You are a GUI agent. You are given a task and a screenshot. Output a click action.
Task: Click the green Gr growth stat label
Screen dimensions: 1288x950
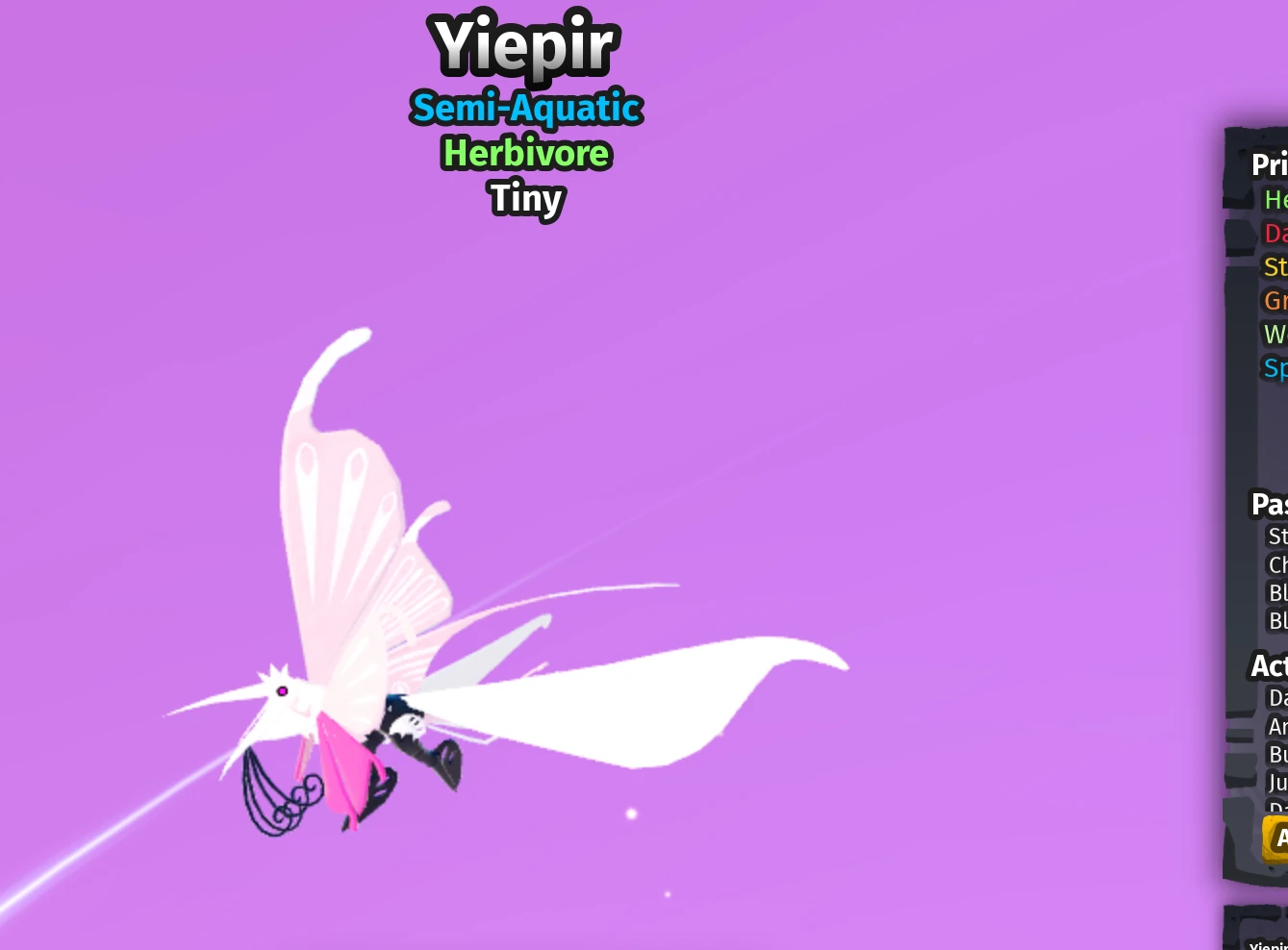pyautogui.click(x=1275, y=300)
